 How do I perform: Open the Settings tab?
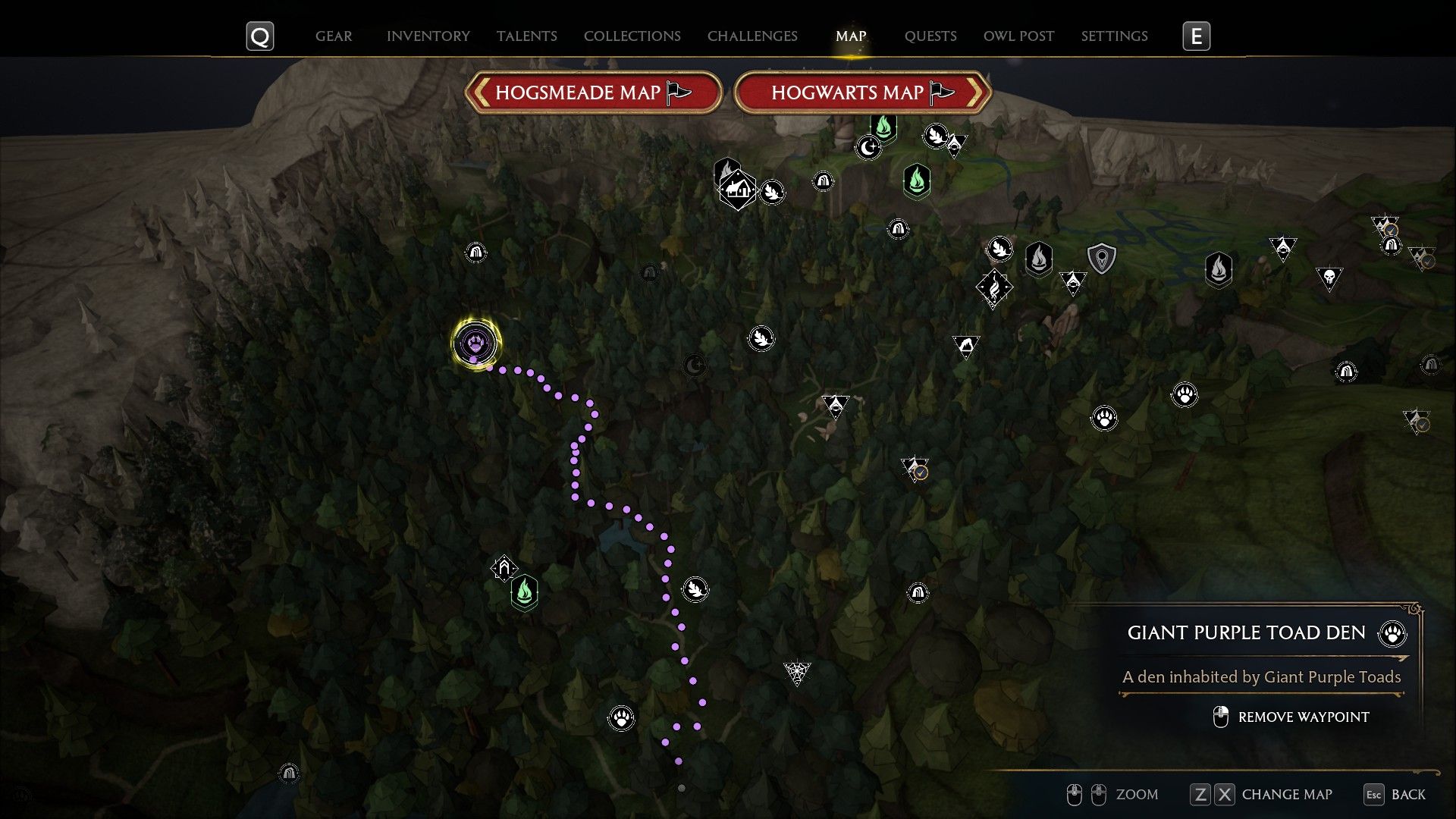pyautogui.click(x=1114, y=36)
